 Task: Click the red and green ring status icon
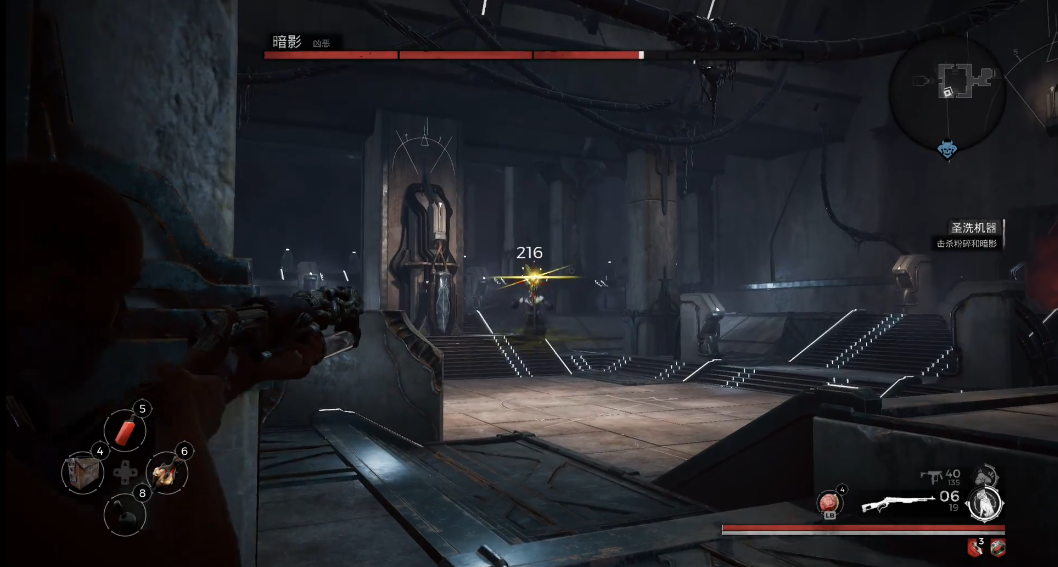(x=997, y=546)
